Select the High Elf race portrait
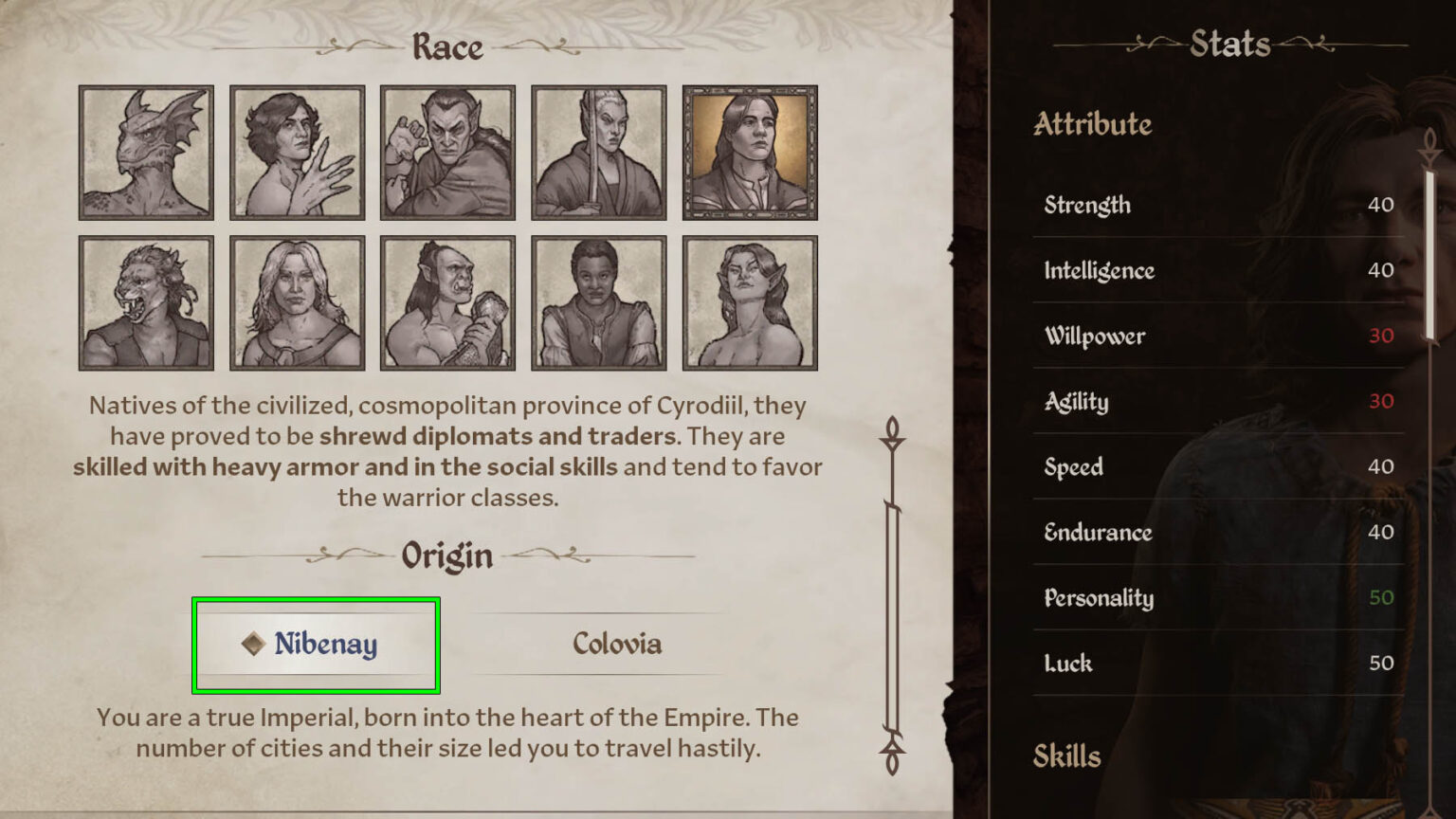The width and height of the screenshot is (1456, 819). (x=599, y=153)
